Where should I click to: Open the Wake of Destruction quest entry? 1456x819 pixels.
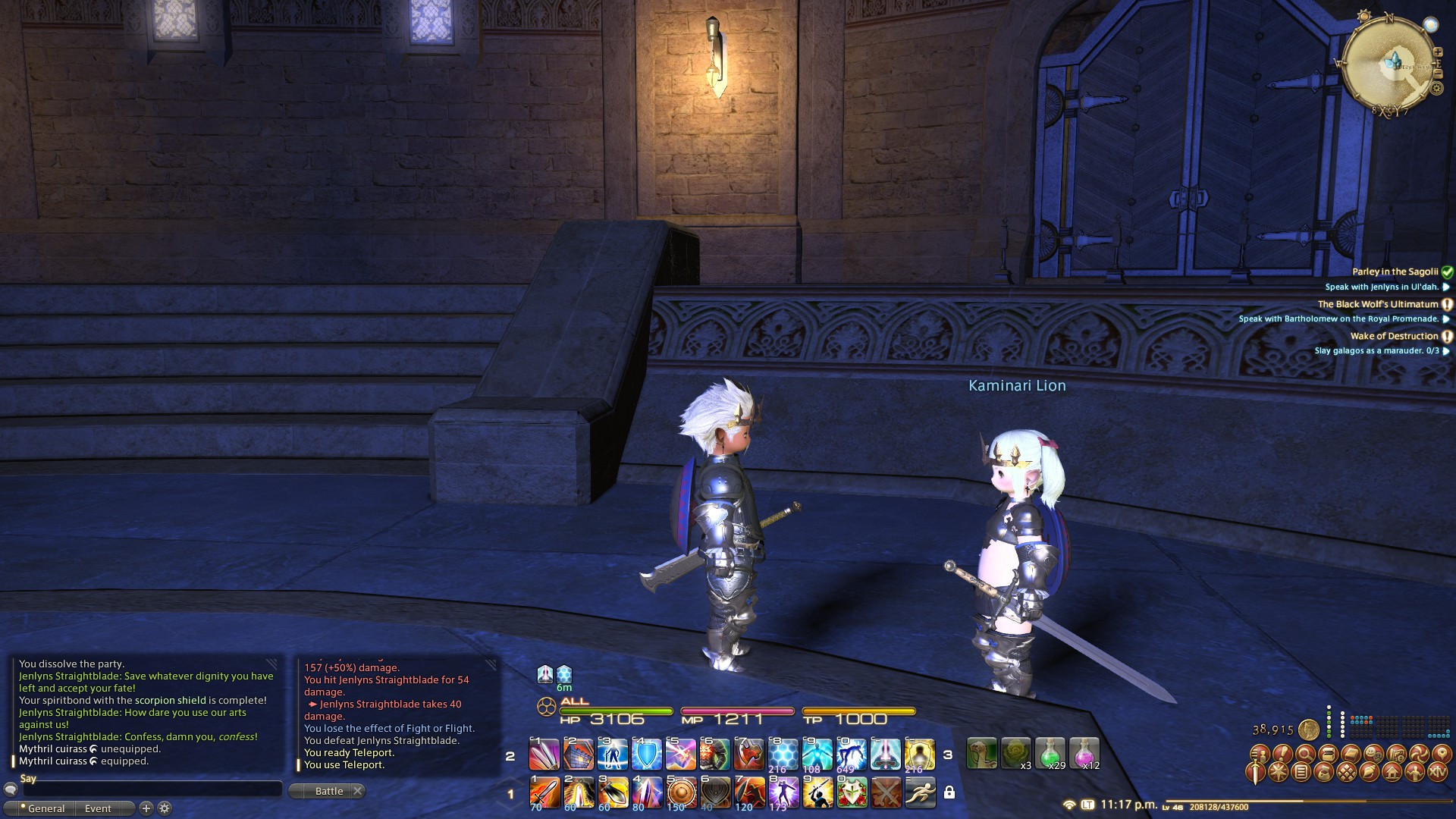1394,336
